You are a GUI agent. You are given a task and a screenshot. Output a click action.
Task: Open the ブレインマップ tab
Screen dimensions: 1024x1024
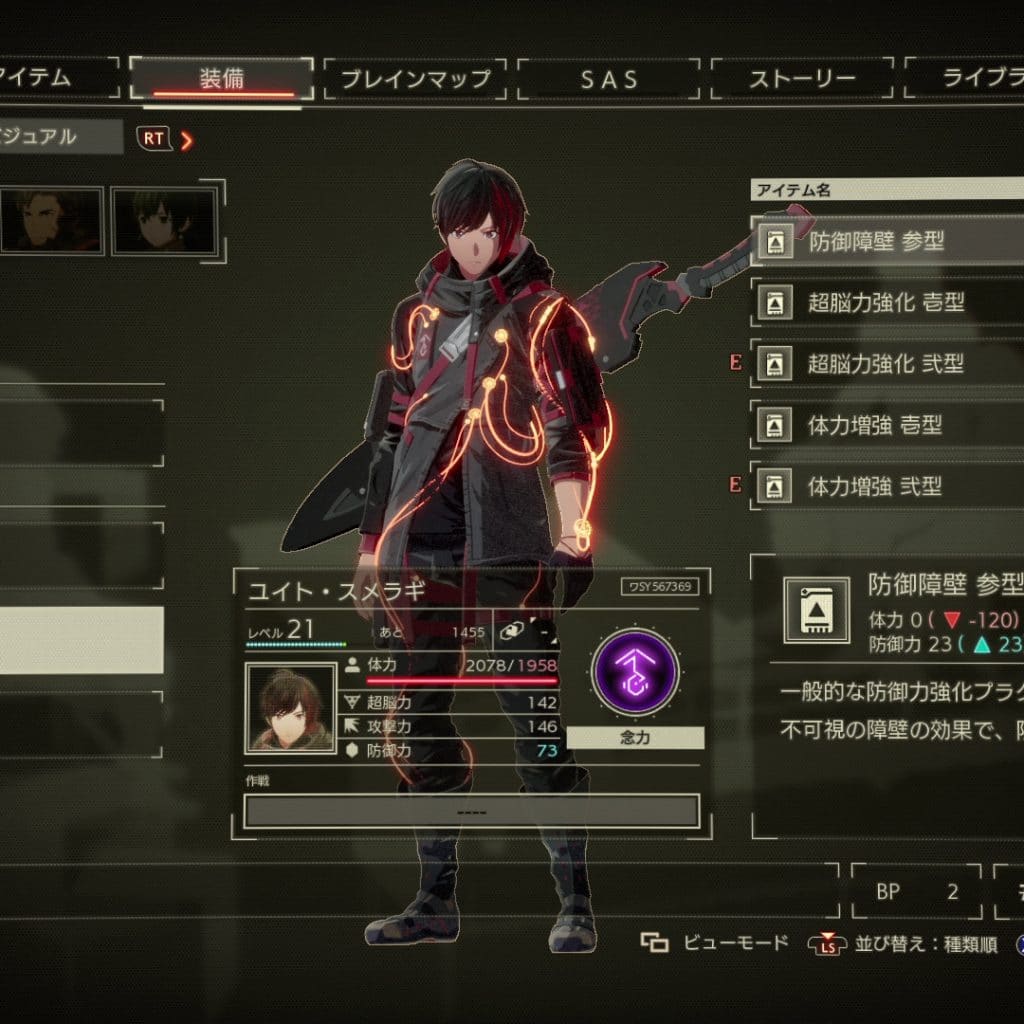(415, 79)
